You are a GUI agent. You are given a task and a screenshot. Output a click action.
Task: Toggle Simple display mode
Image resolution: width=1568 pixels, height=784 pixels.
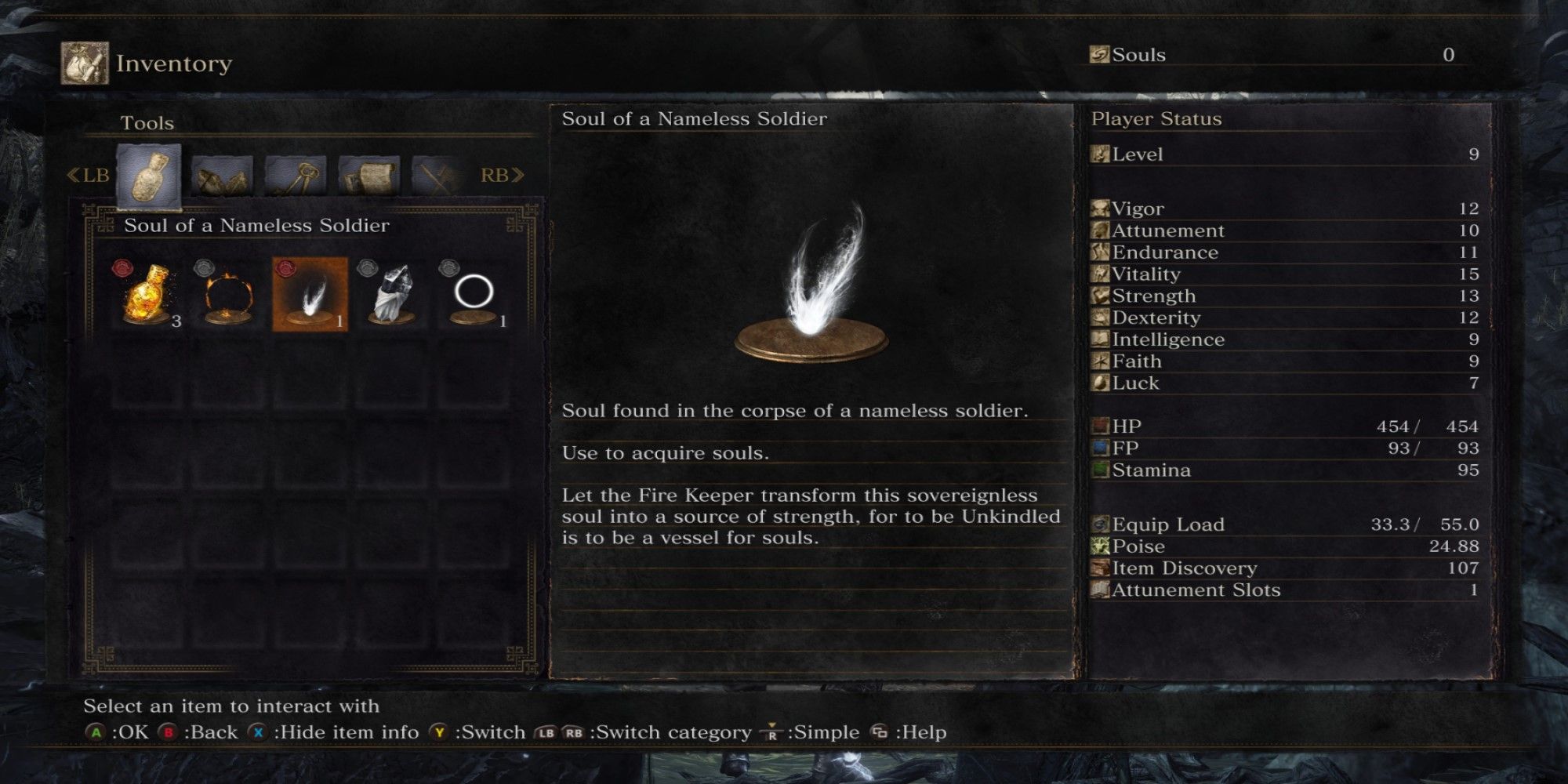pos(772,732)
